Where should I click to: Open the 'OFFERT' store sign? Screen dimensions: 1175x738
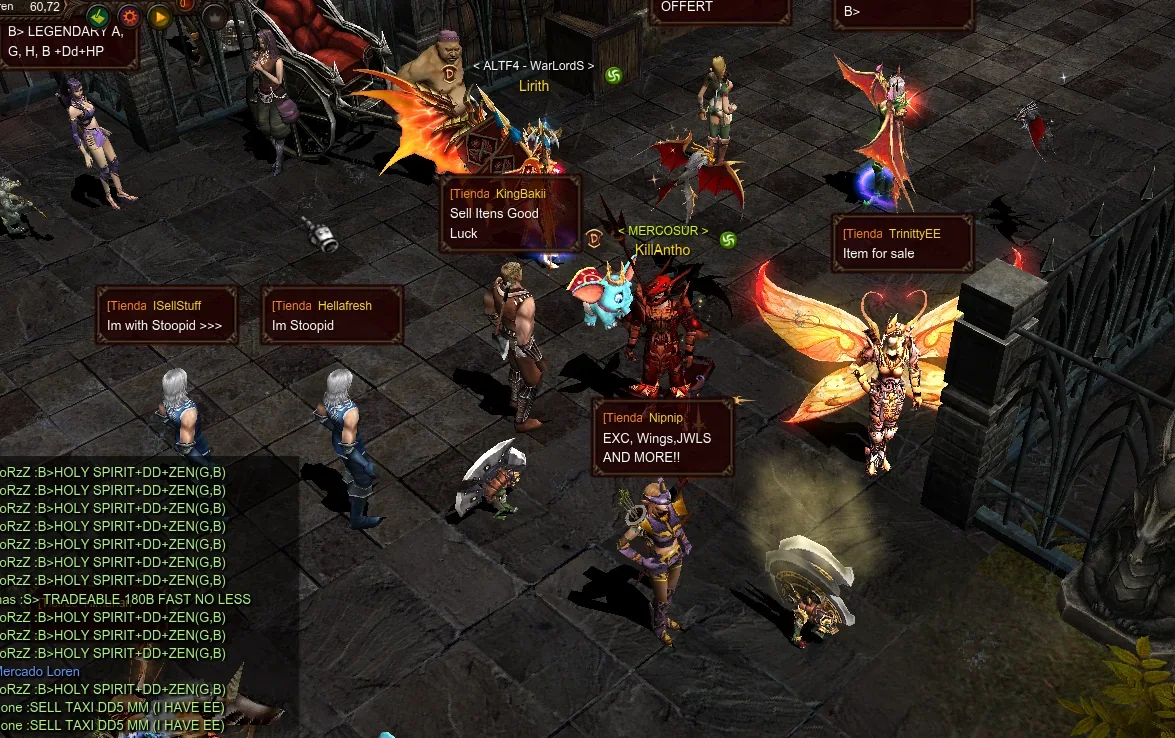(x=718, y=8)
